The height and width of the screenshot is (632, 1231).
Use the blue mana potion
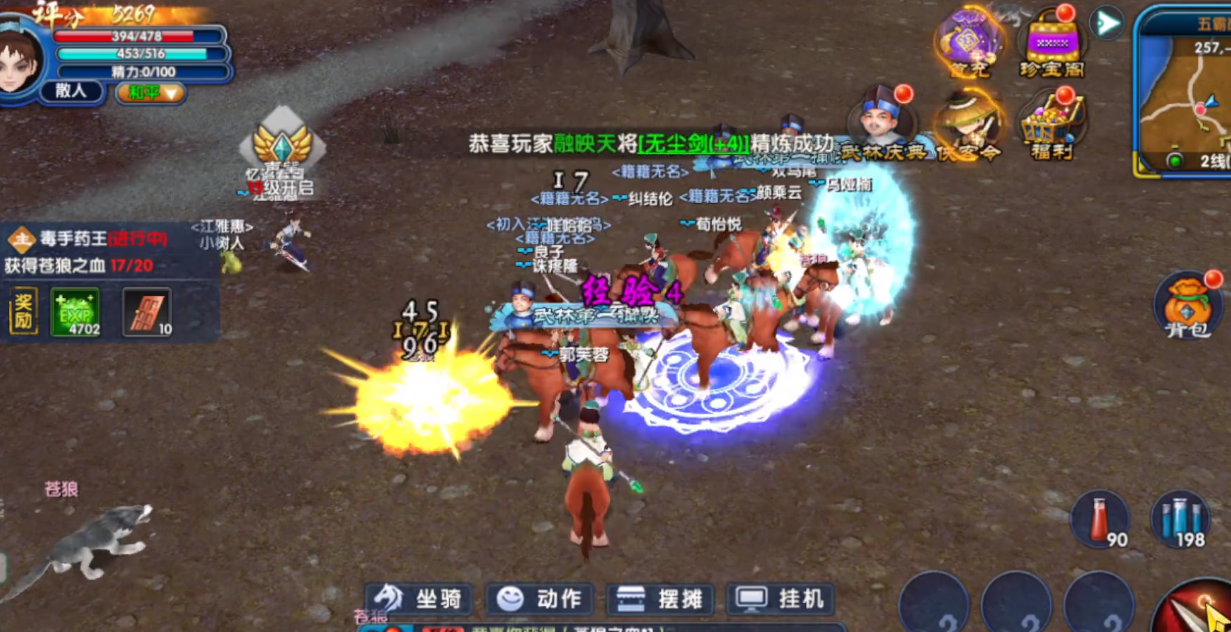click(x=1181, y=520)
